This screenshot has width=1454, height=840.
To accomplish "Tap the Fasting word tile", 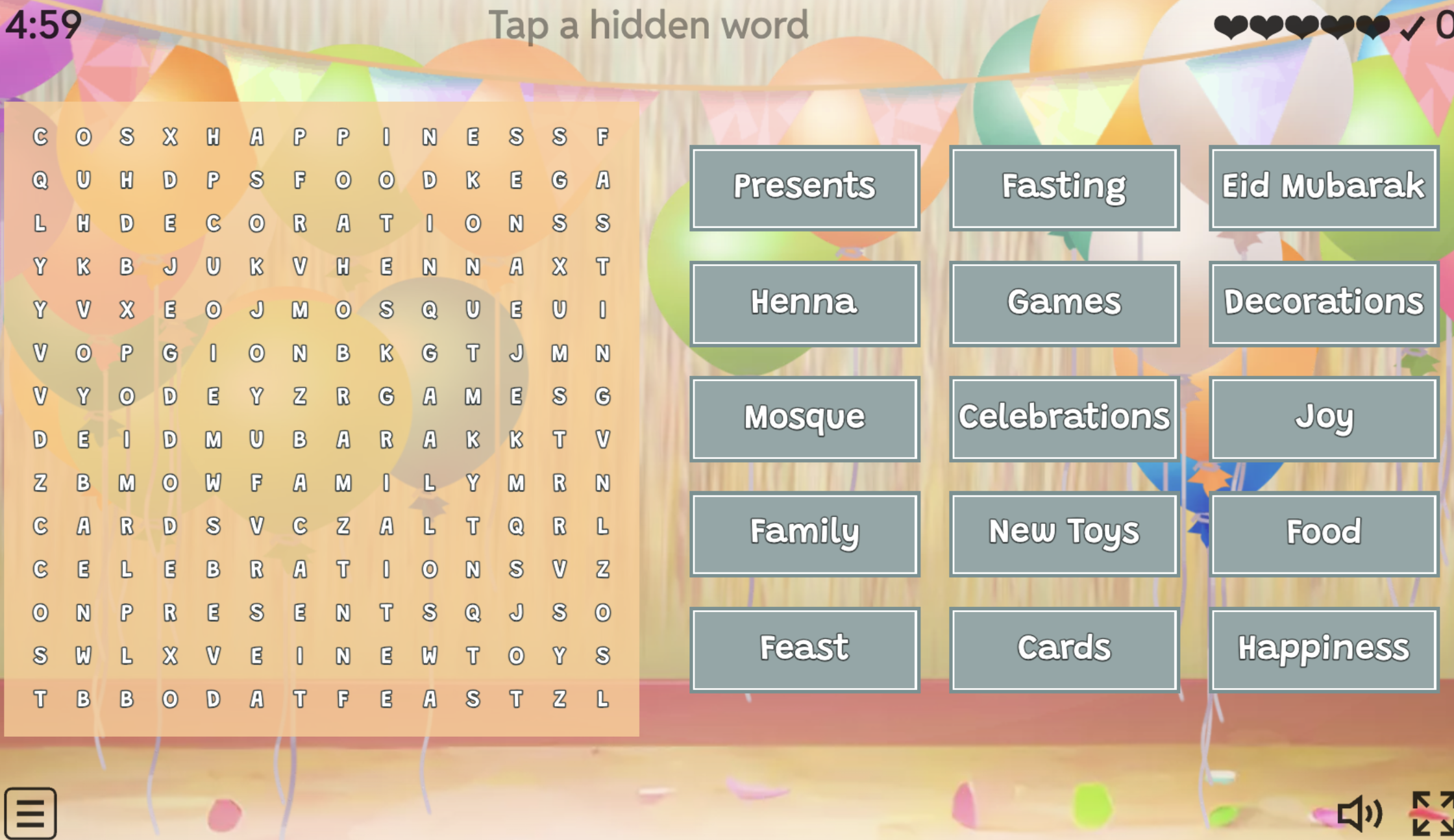I will tap(1063, 188).
